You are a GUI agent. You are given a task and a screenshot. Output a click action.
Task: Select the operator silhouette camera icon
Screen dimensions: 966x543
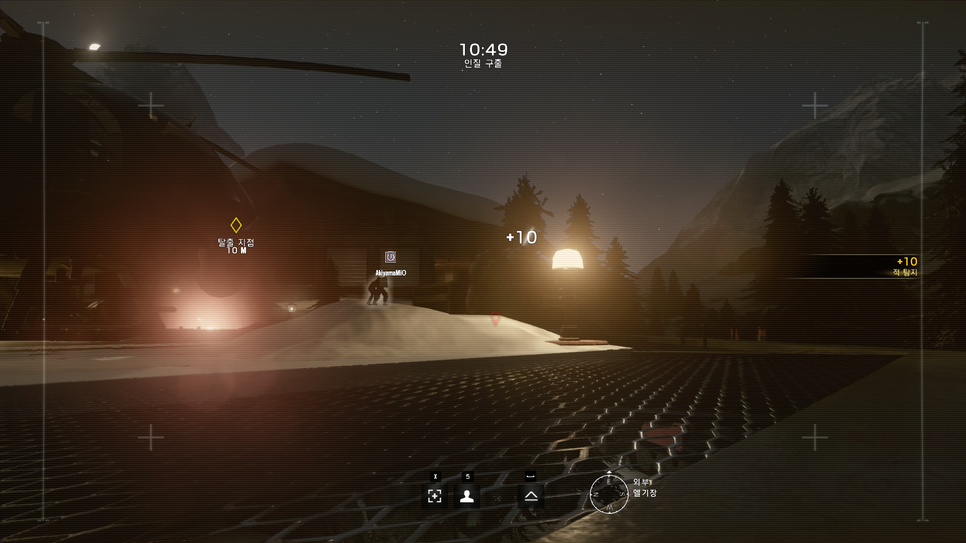coord(467,496)
